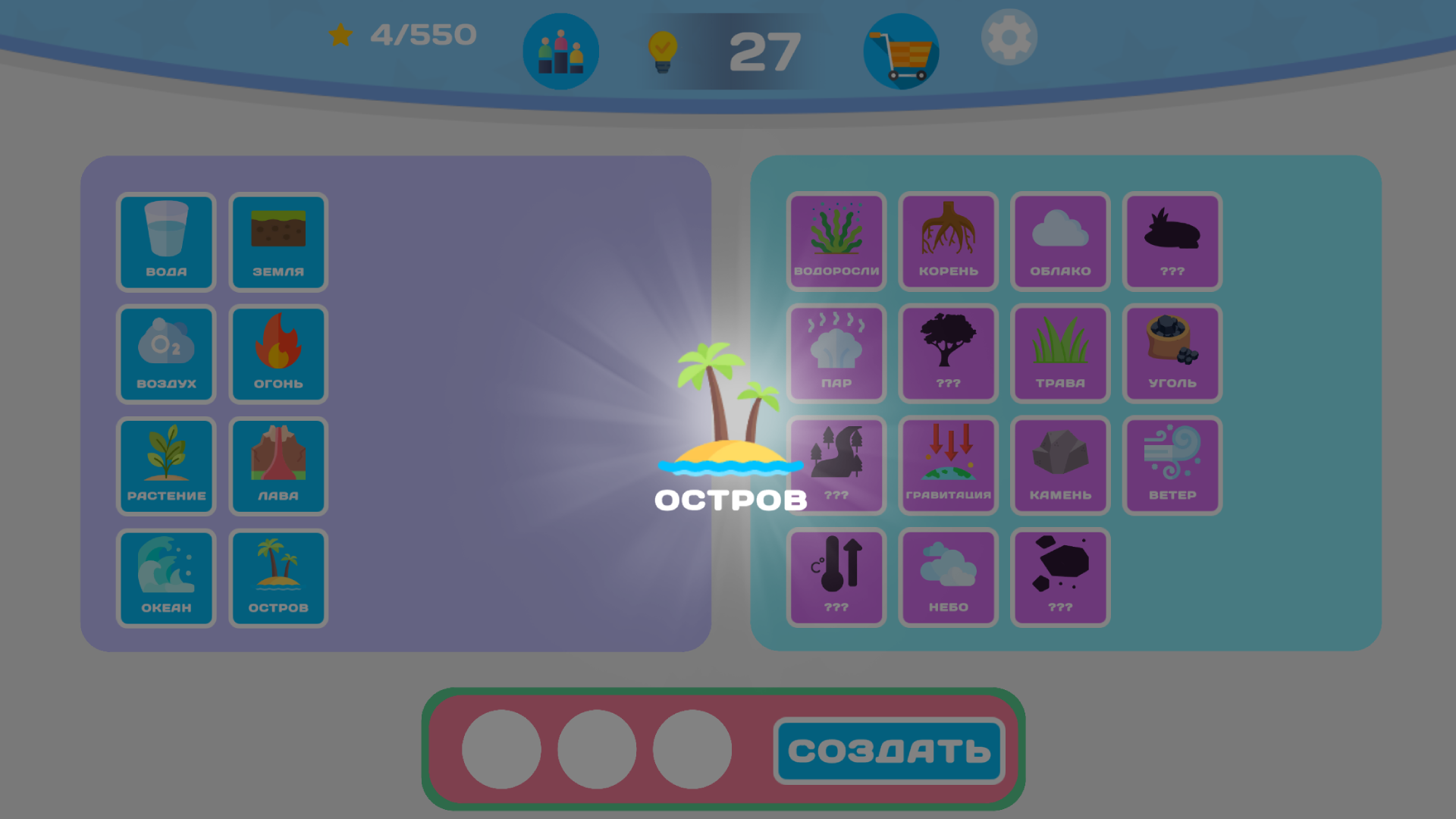This screenshot has height=819, width=1456.
Task: Open the shop with the cart icon
Action: point(900,50)
